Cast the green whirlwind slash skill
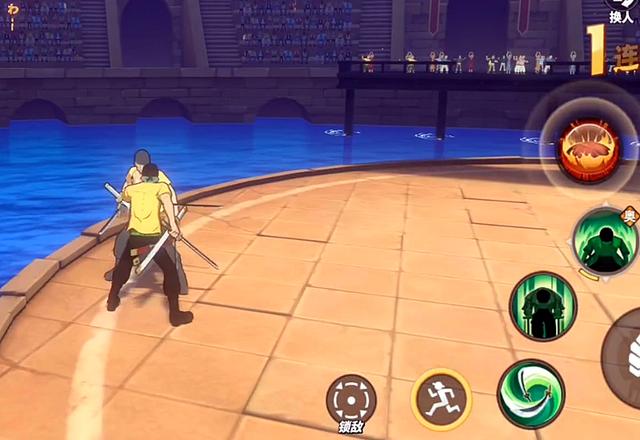This screenshot has height=440, width=640. tap(531, 393)
